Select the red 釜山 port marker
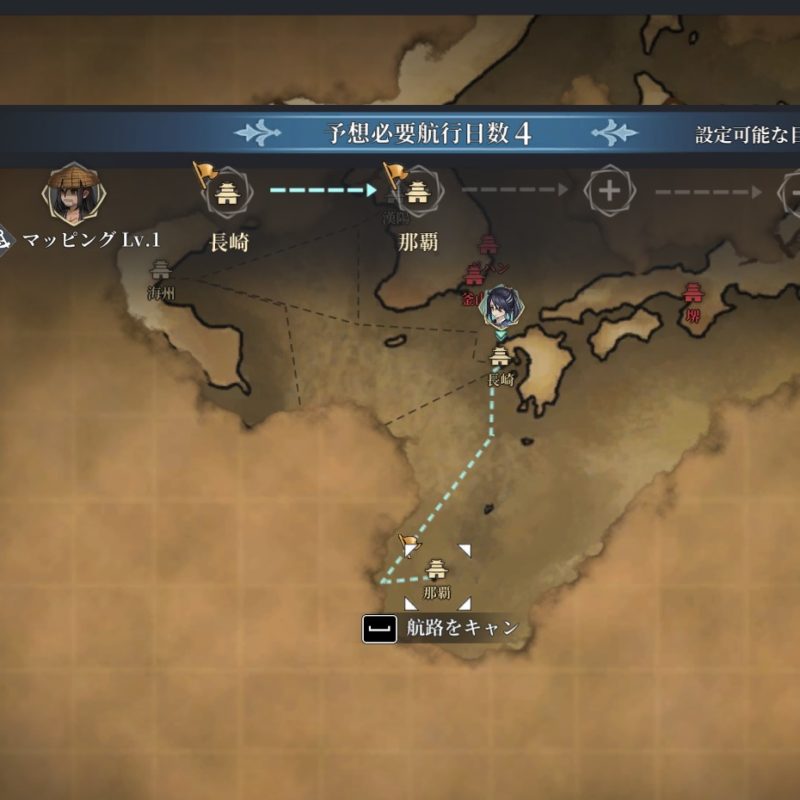Viewport: 800px width, 800px height. point(474,277)
